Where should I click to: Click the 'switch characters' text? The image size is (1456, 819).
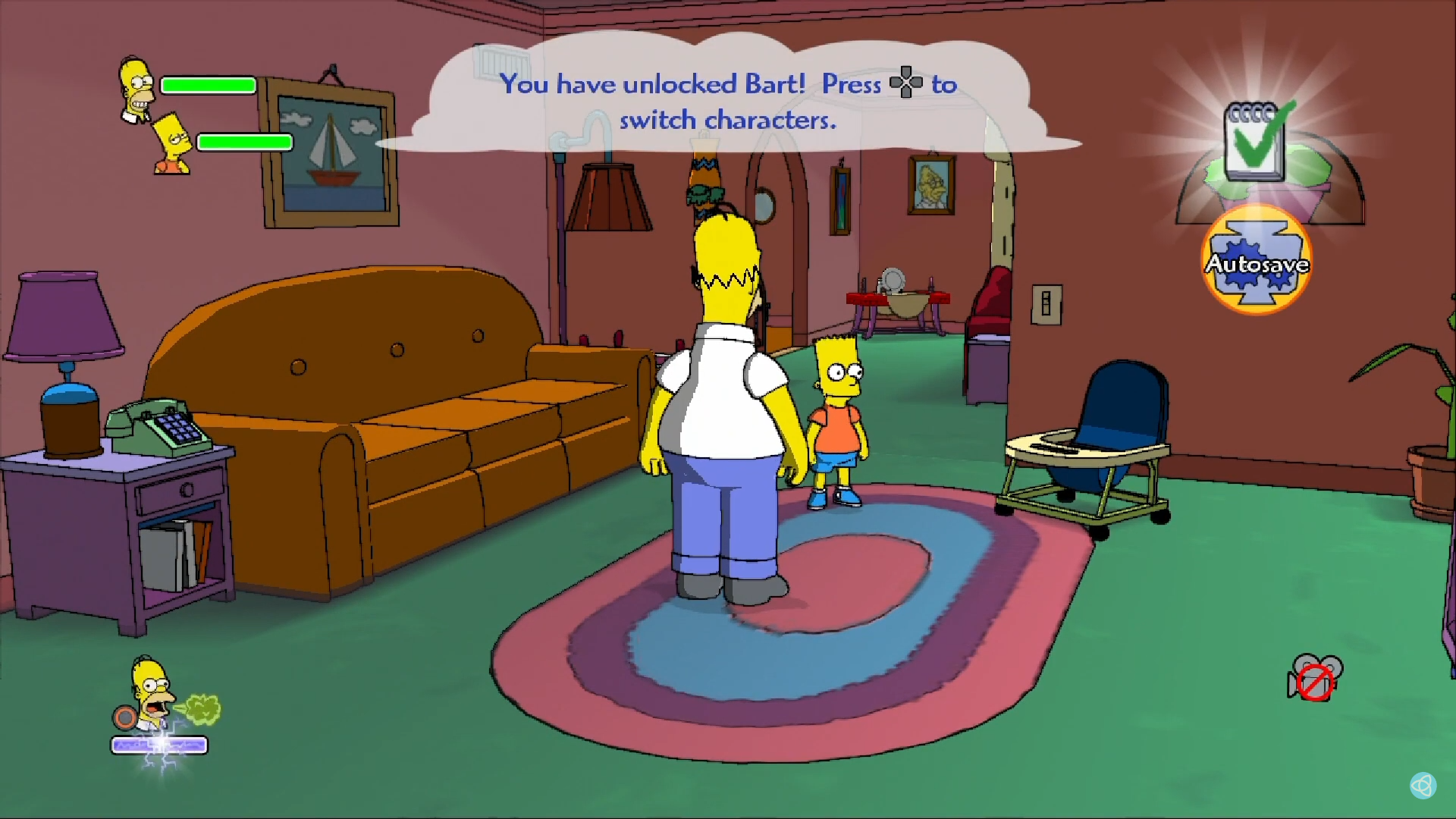click(x=730, y=119)
